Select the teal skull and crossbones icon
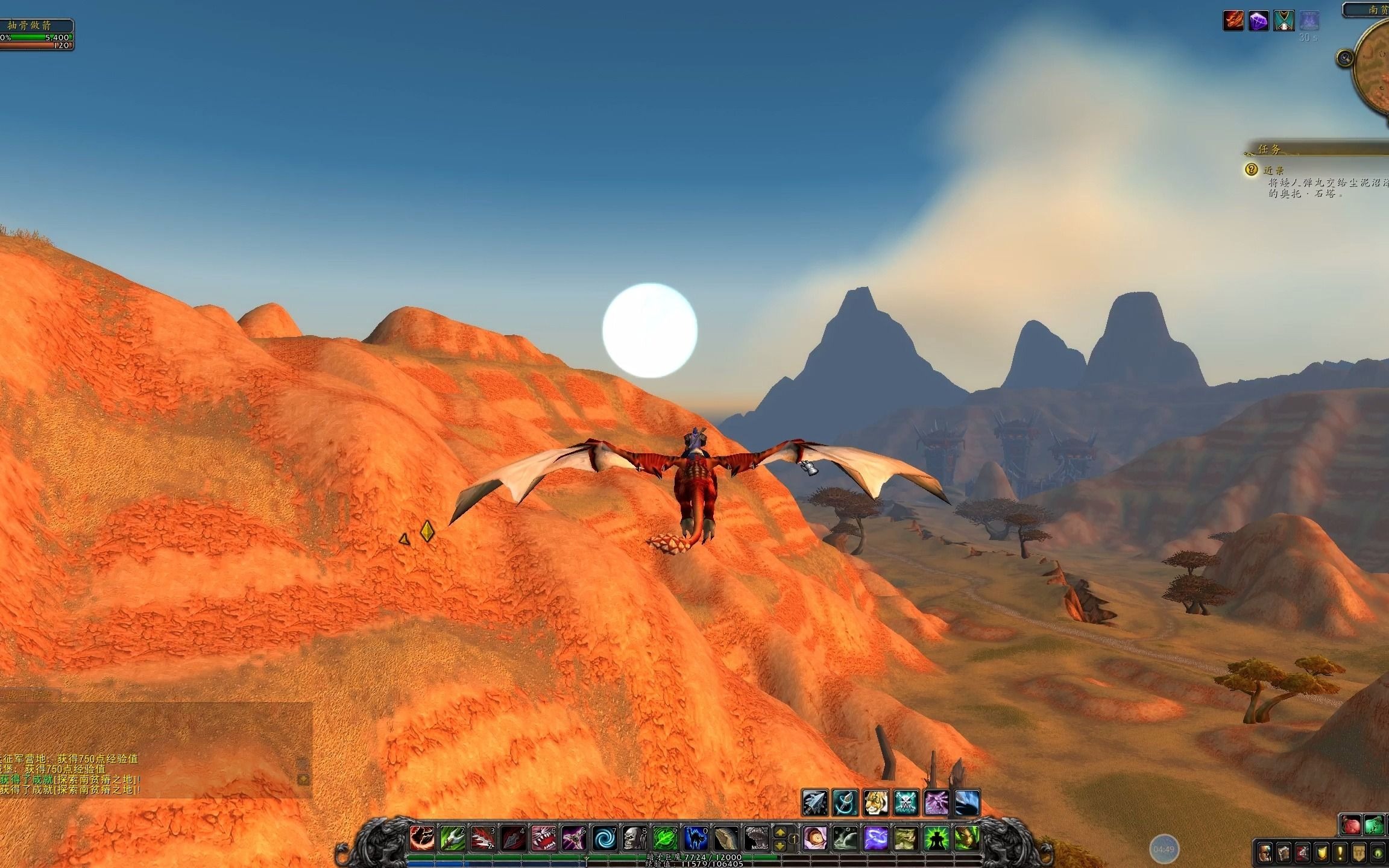Image resolution: width=1389 pixels, height=868 pixels. tap(906, 803)
